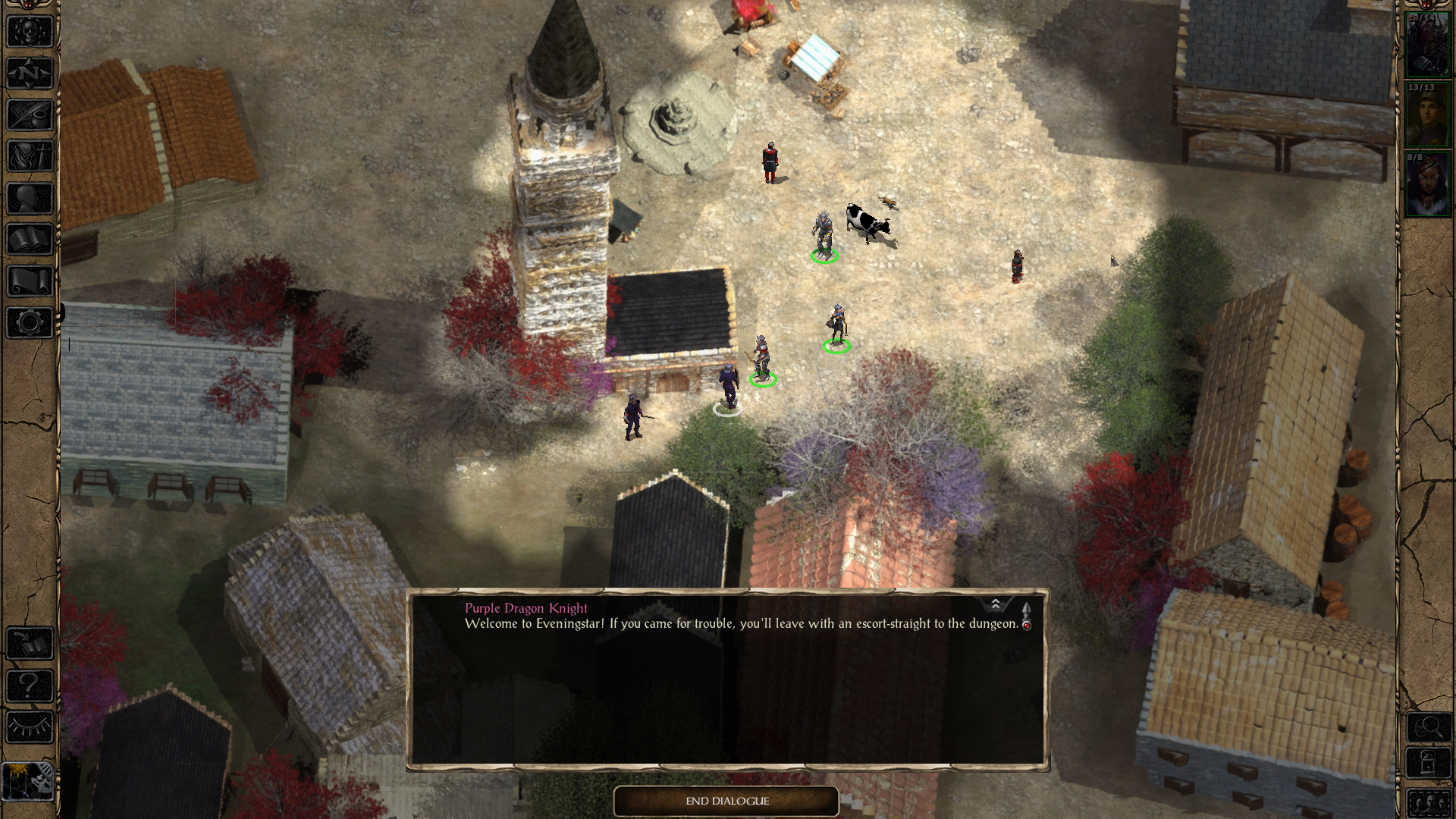The width and height of the screenshot is (1456, 819).
Task: Open the journal quill and inkwell icon
Action: 30,115
